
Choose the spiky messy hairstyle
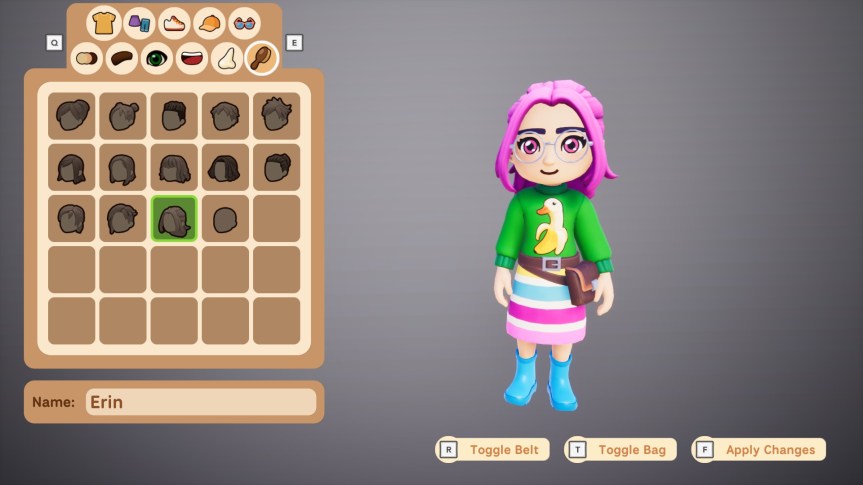coord(276,117)
